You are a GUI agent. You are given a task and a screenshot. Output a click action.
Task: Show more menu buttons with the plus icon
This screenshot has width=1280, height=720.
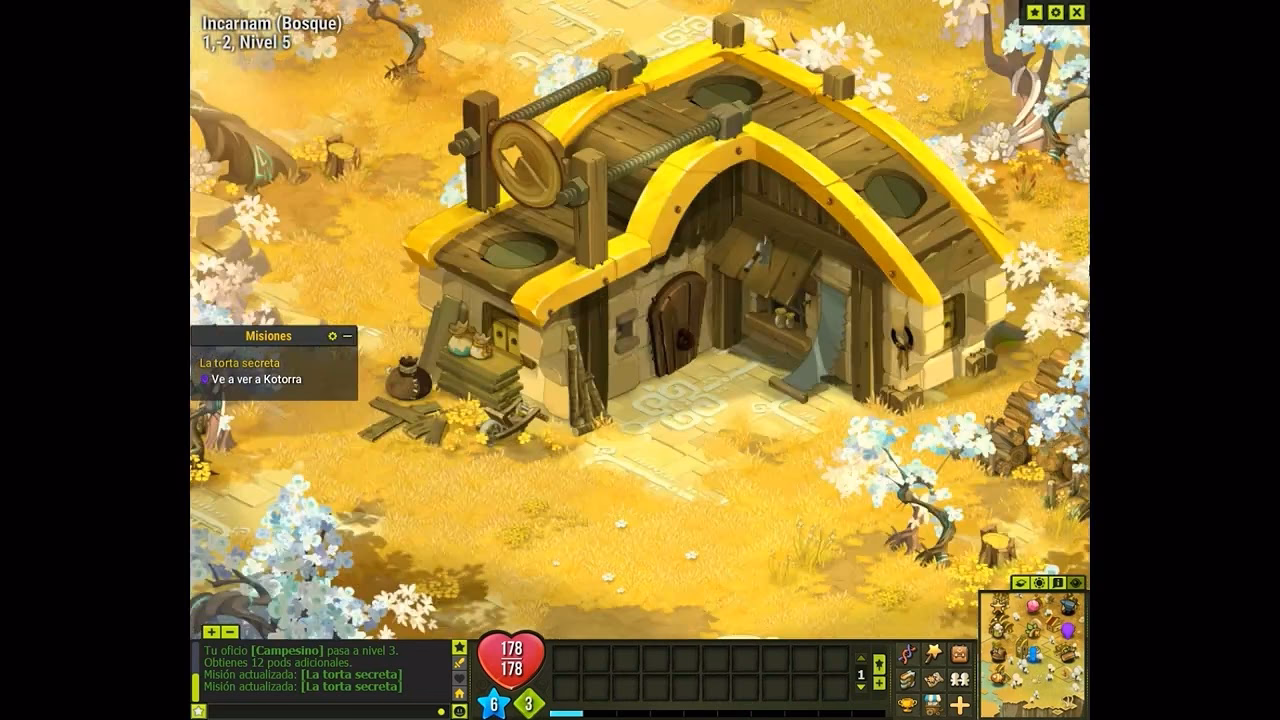pyautogui.click(x=959, y=706)
